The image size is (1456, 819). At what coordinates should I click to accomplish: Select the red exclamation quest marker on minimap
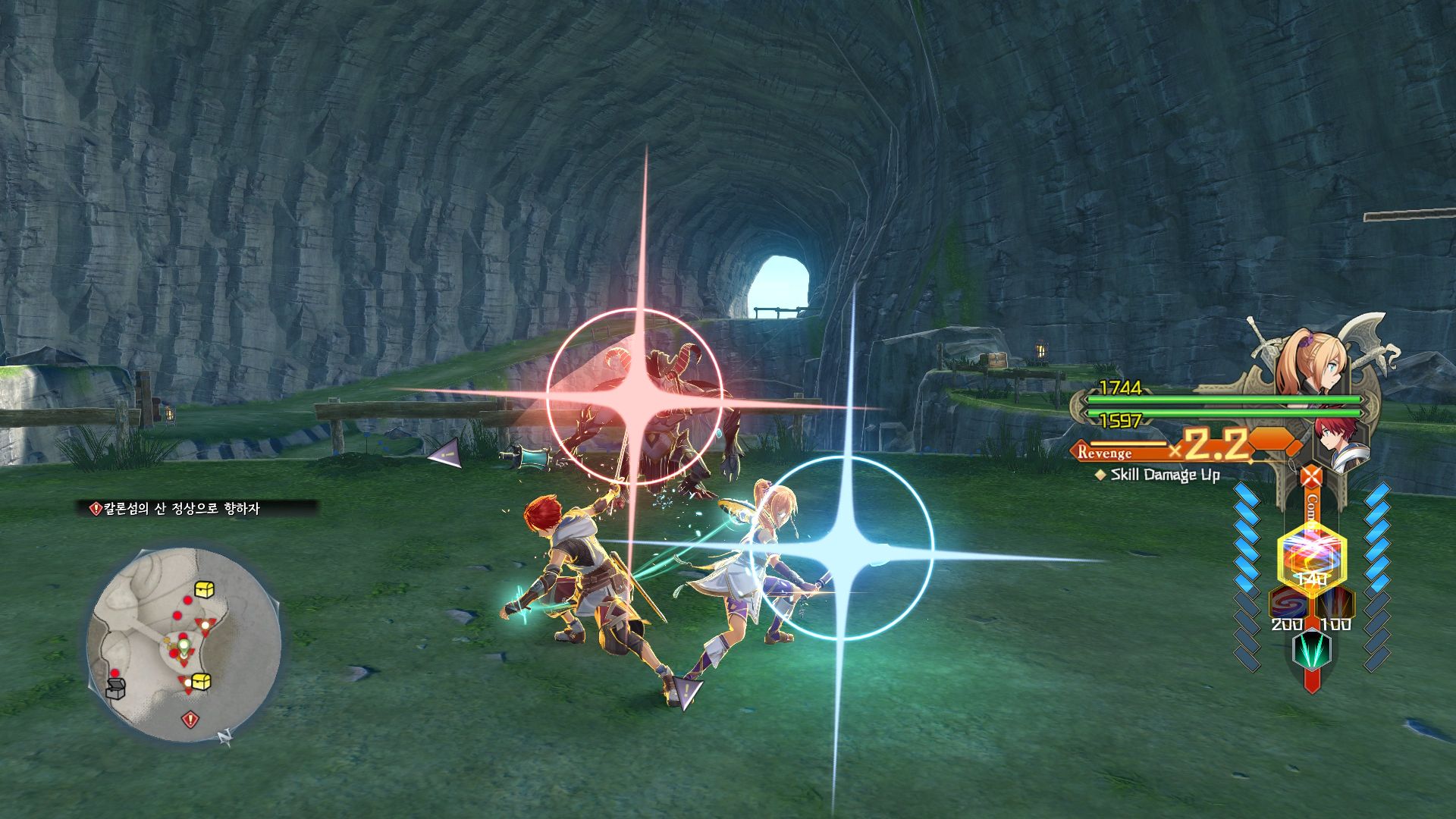tap(190, 718)
